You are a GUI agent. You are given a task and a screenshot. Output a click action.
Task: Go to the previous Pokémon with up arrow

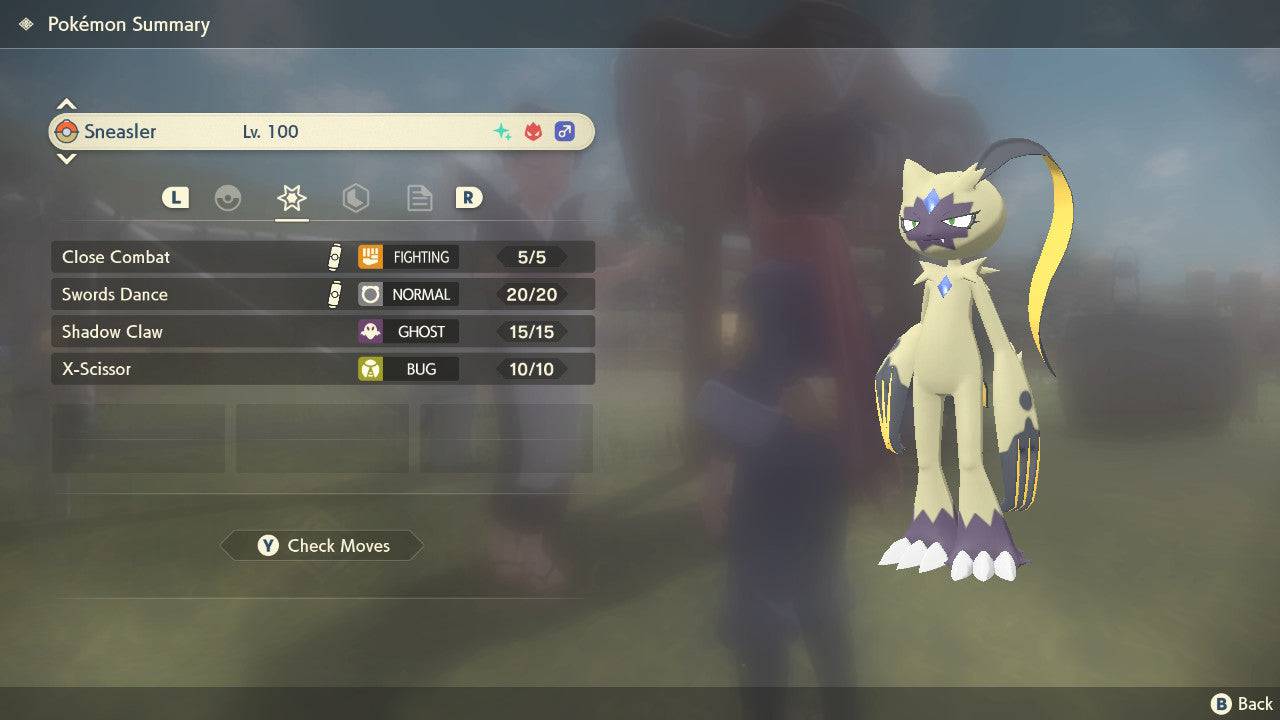66,104
